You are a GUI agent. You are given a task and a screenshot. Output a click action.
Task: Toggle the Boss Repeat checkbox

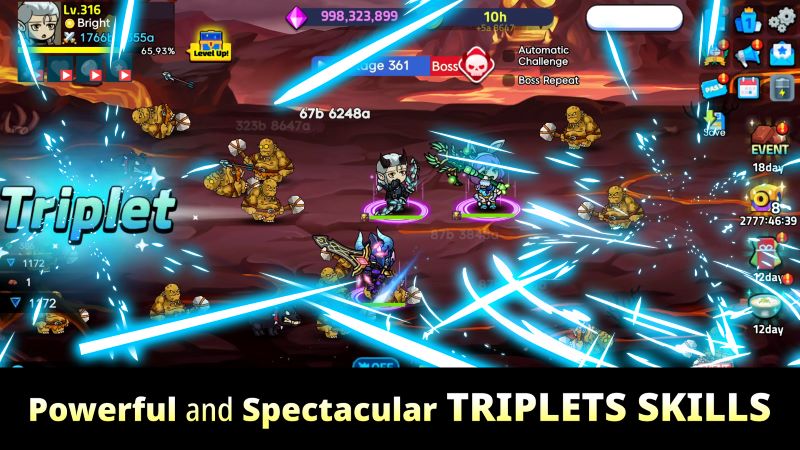[x=509, y=80]
